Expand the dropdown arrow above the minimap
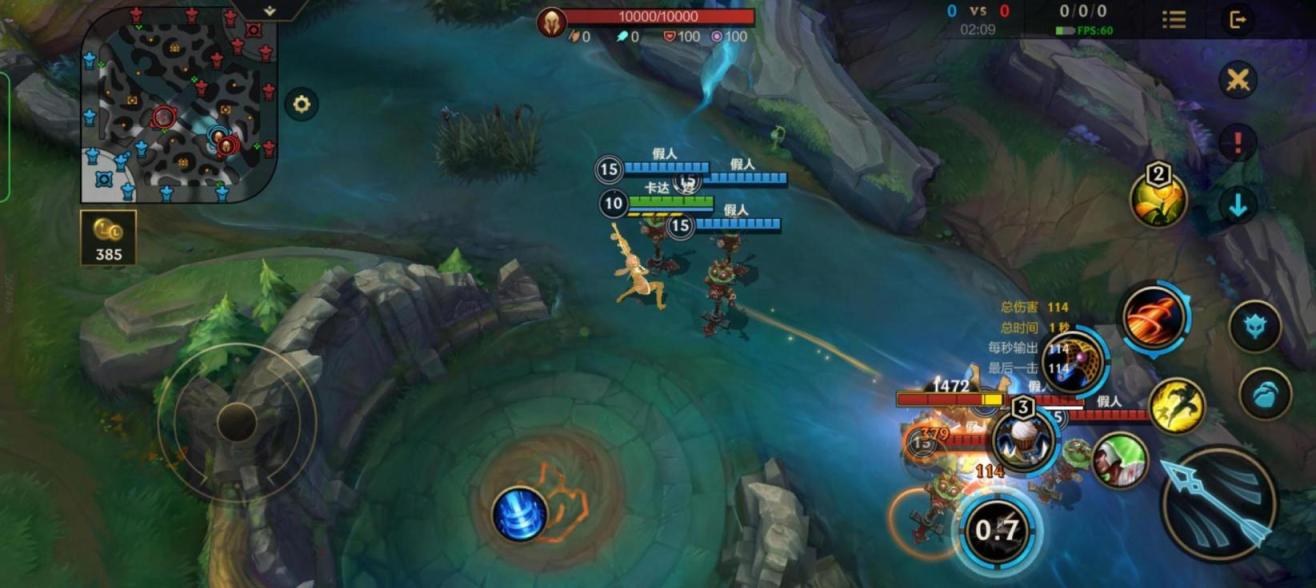This screenshot has height=588, width=1316. (x=270, y=9)
